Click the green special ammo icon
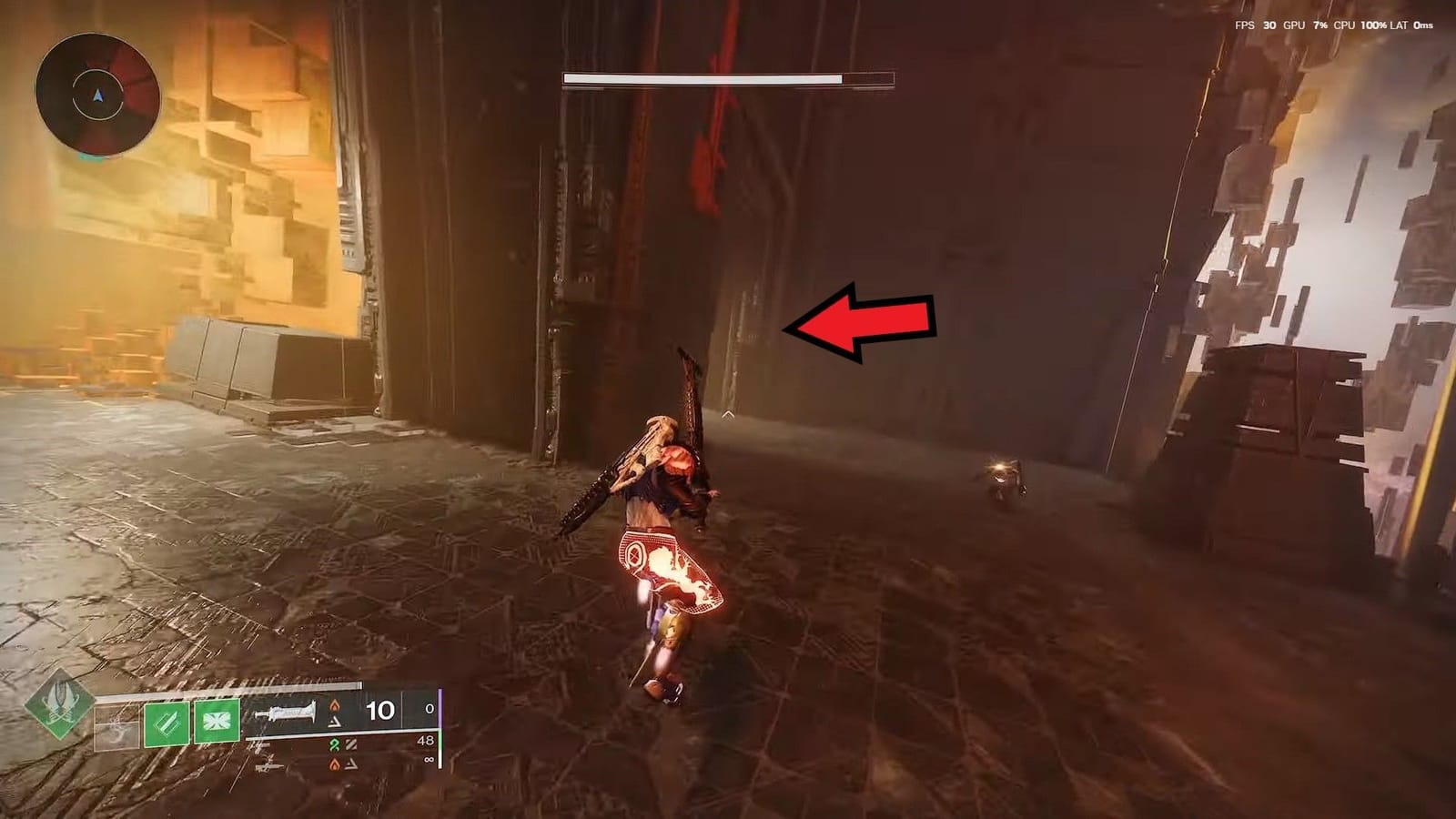The image size is (1456, 819). point(334,743)
